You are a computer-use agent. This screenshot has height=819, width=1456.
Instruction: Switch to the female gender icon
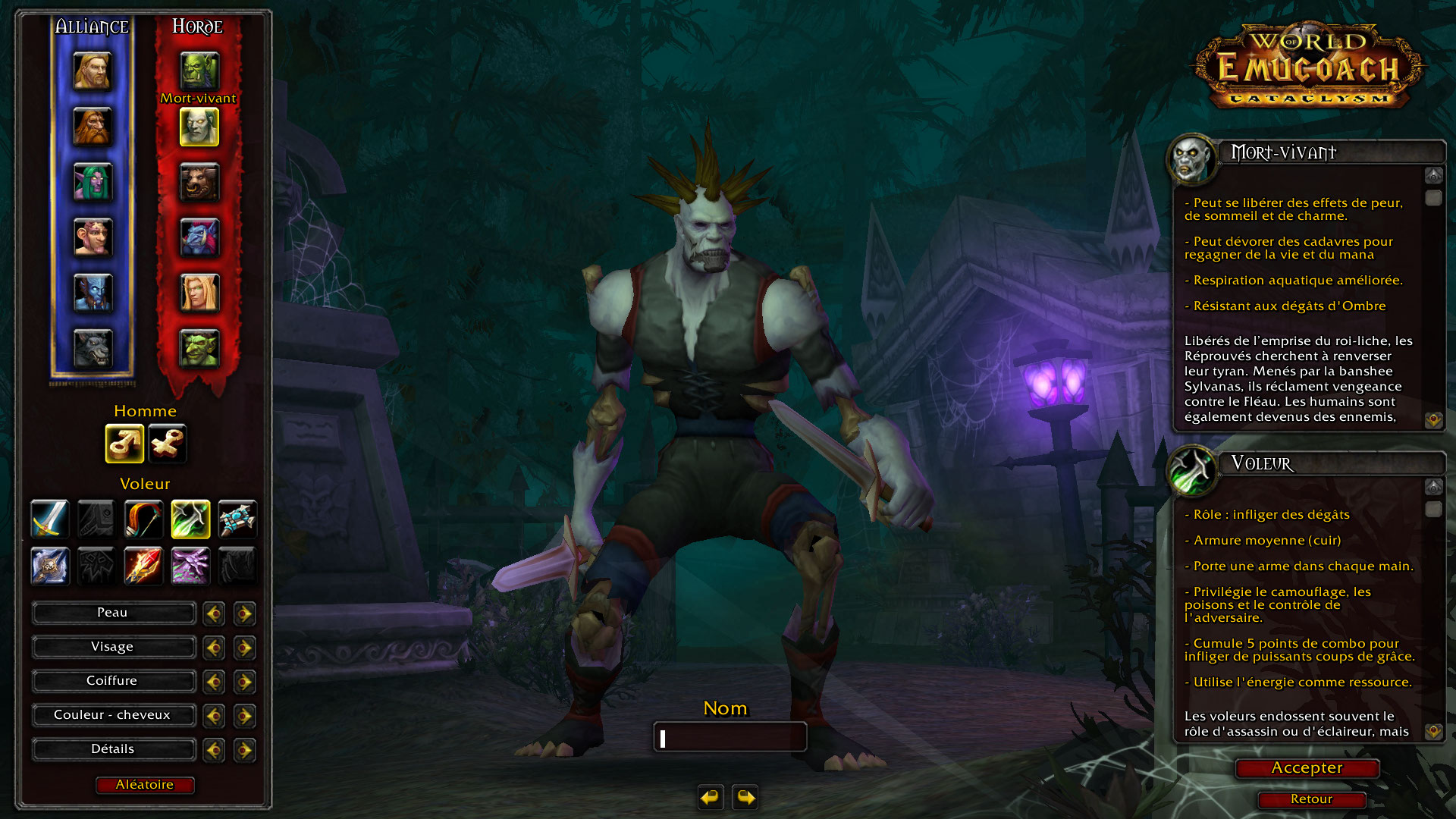167,443
